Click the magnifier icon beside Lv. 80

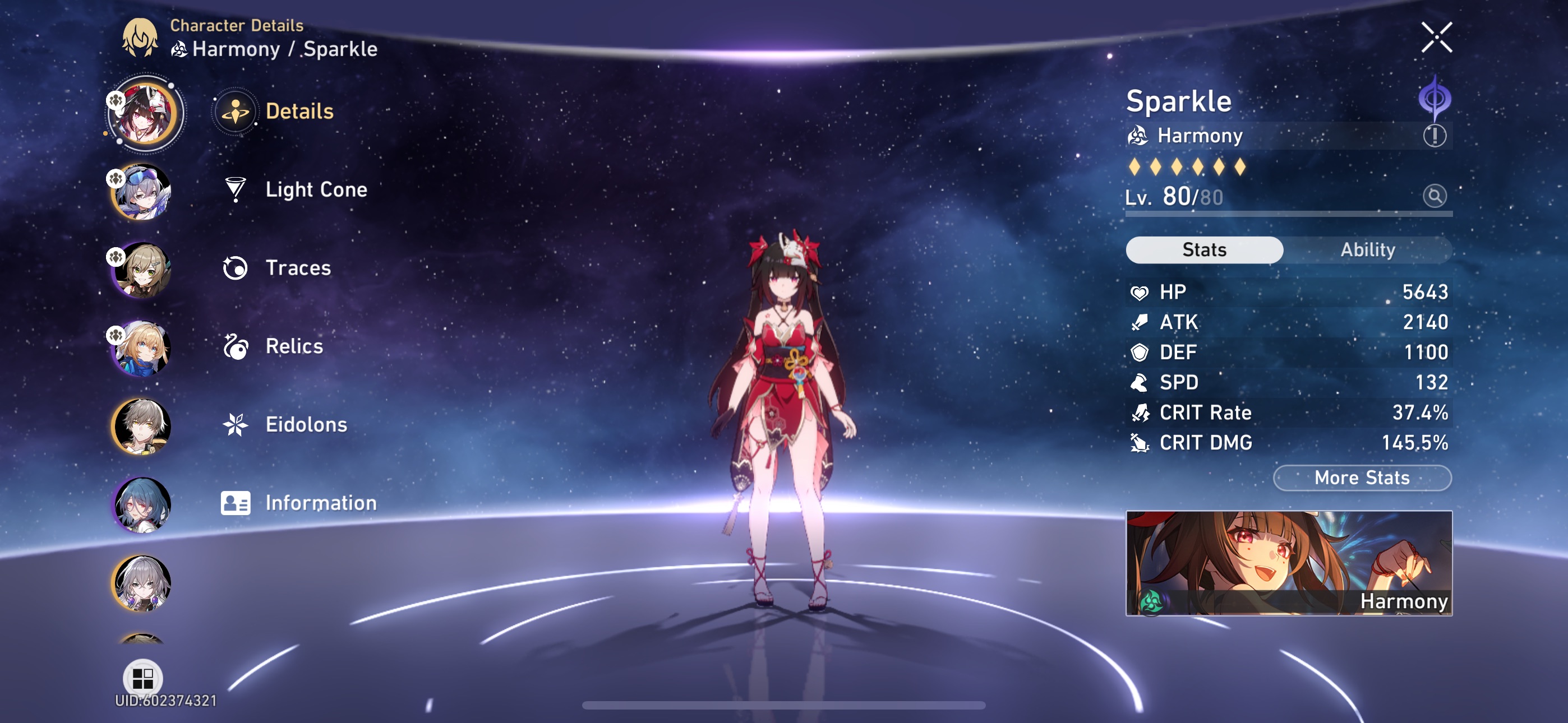click(1435, 197)
